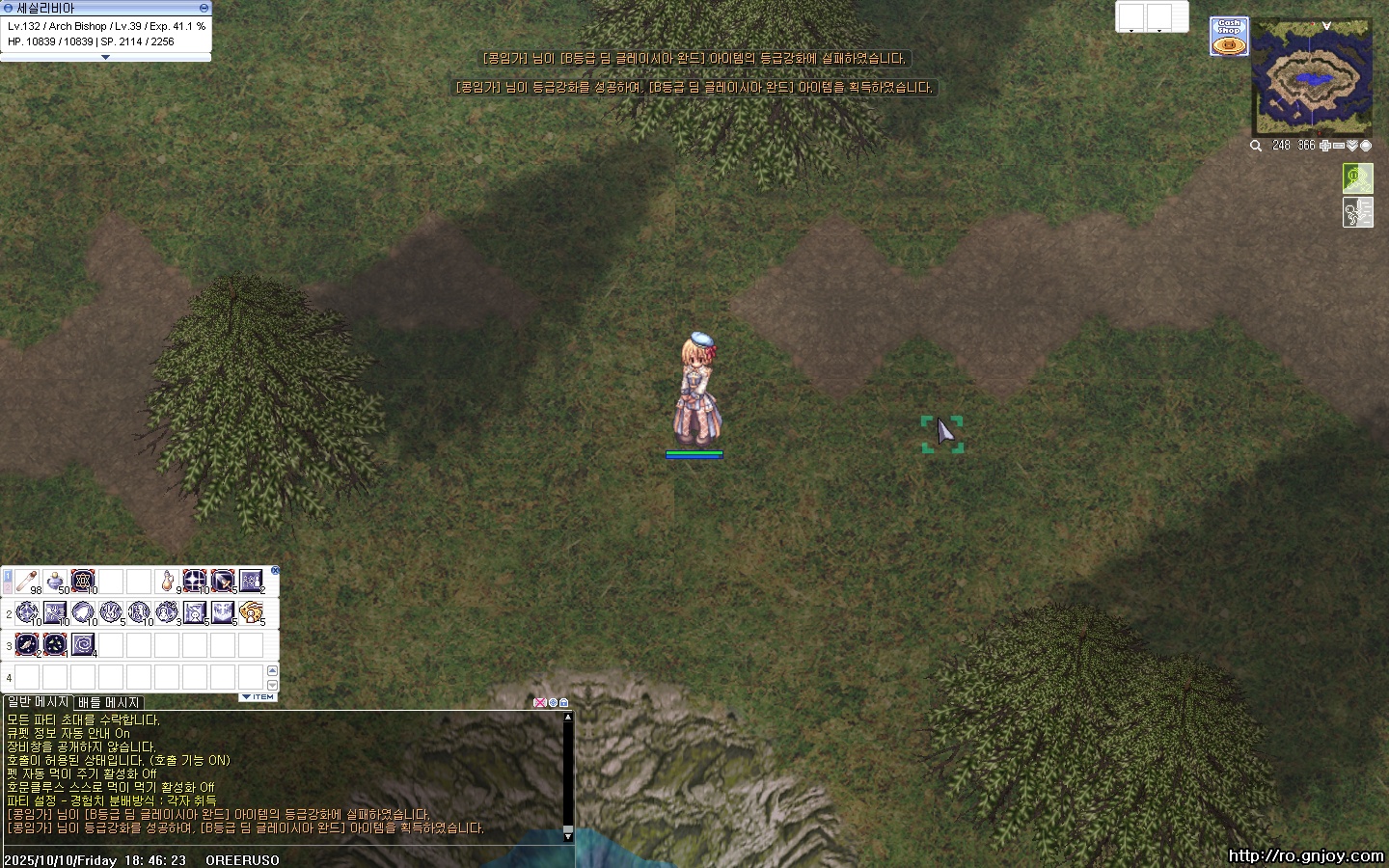
Task: Zoom out the minimap with minus button
Action: (x=1339, y=146)
